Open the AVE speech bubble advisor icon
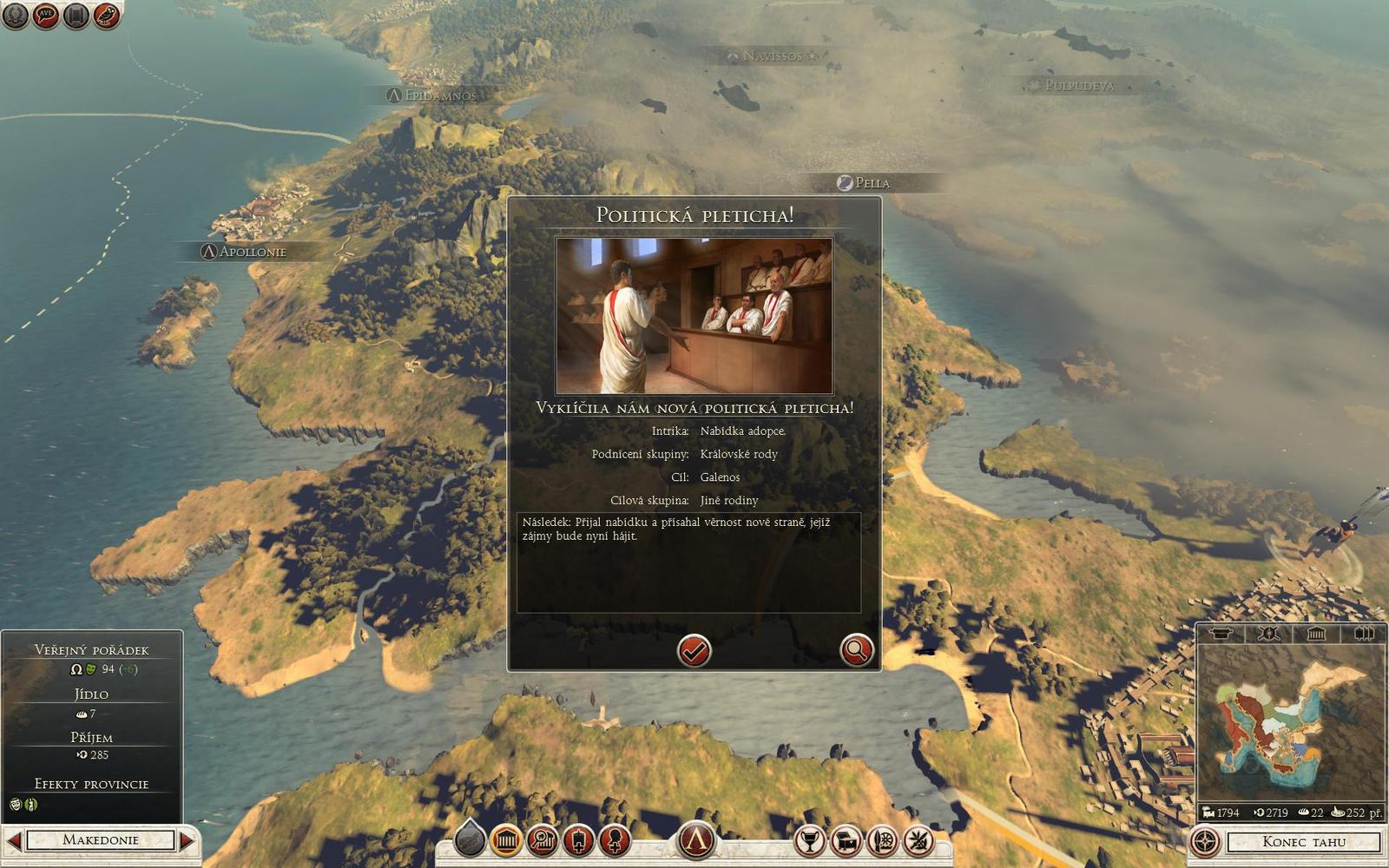 click(x=45, y=15)
